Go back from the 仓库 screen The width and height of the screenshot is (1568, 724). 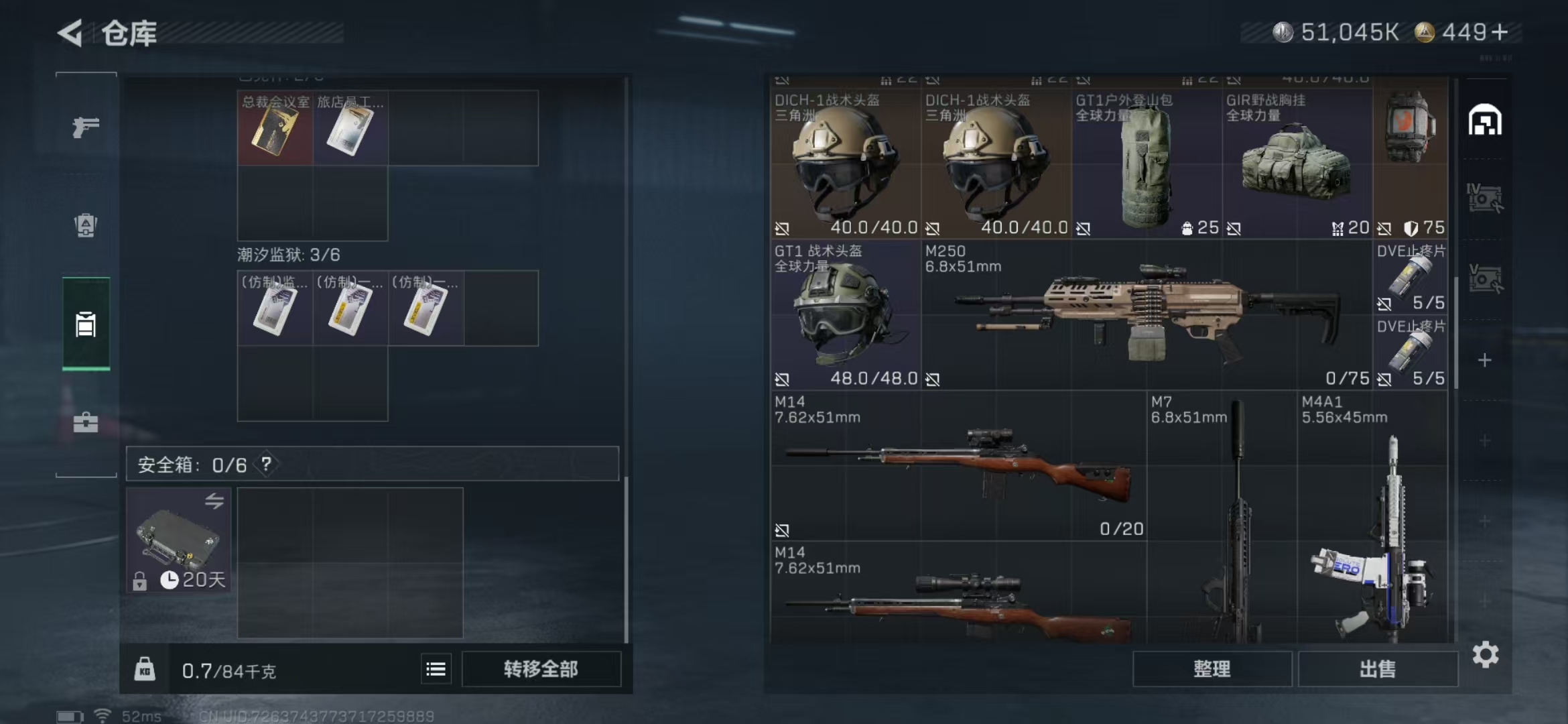(x=71, y=33)
